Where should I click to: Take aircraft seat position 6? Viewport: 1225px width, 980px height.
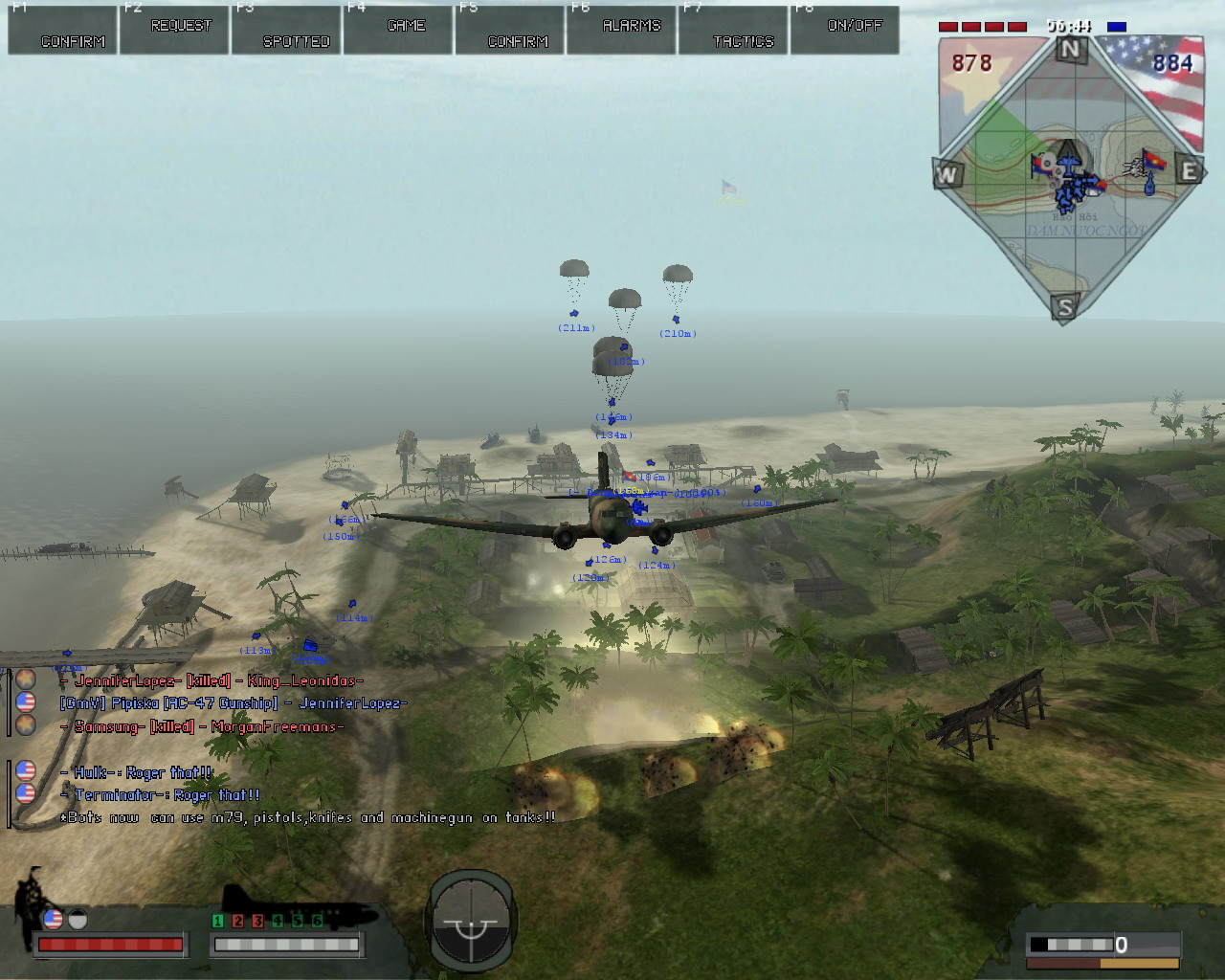pyautogui.click(x=317, y=921)
